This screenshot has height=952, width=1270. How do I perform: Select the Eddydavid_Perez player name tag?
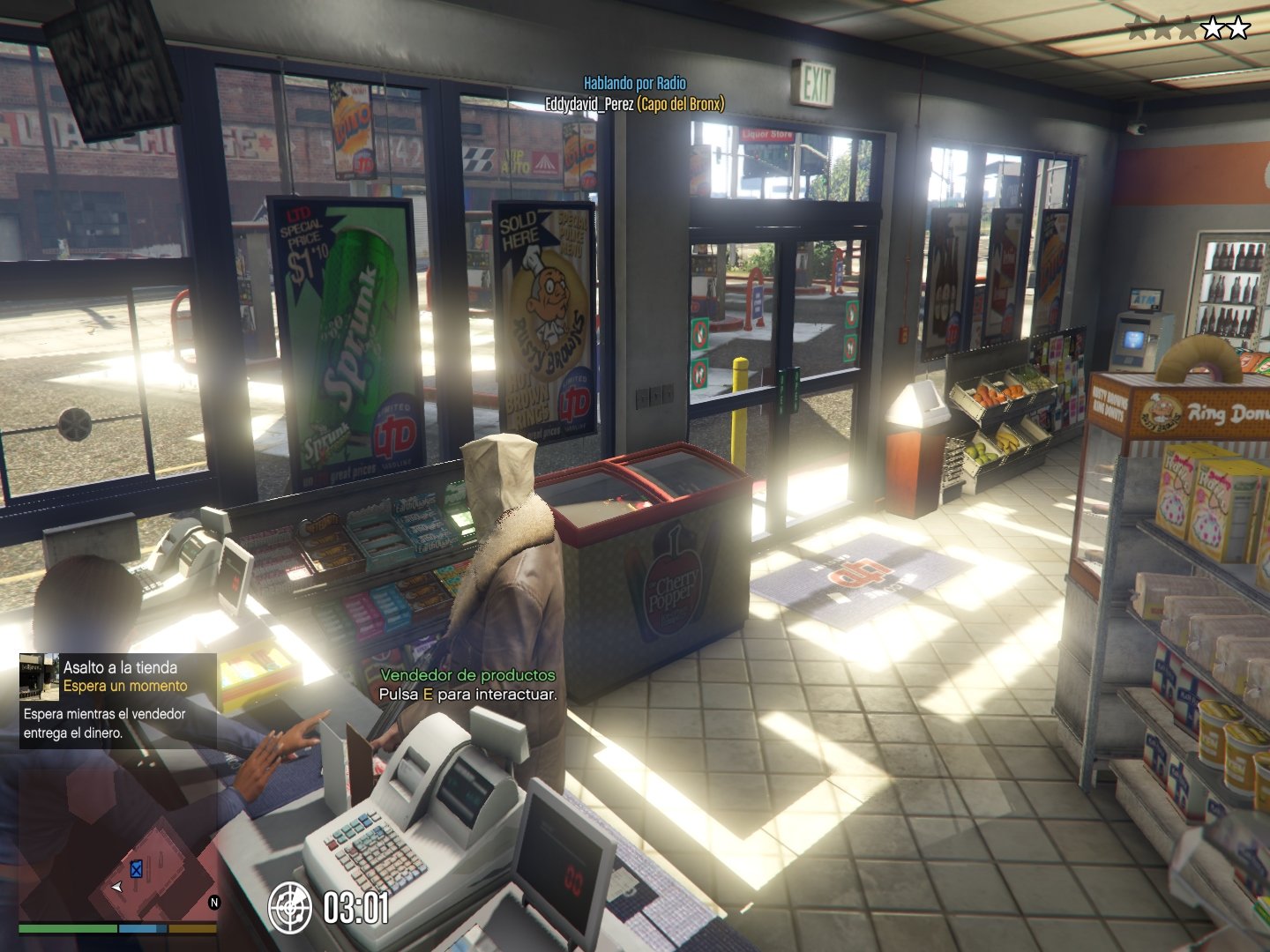pos(588,104)
